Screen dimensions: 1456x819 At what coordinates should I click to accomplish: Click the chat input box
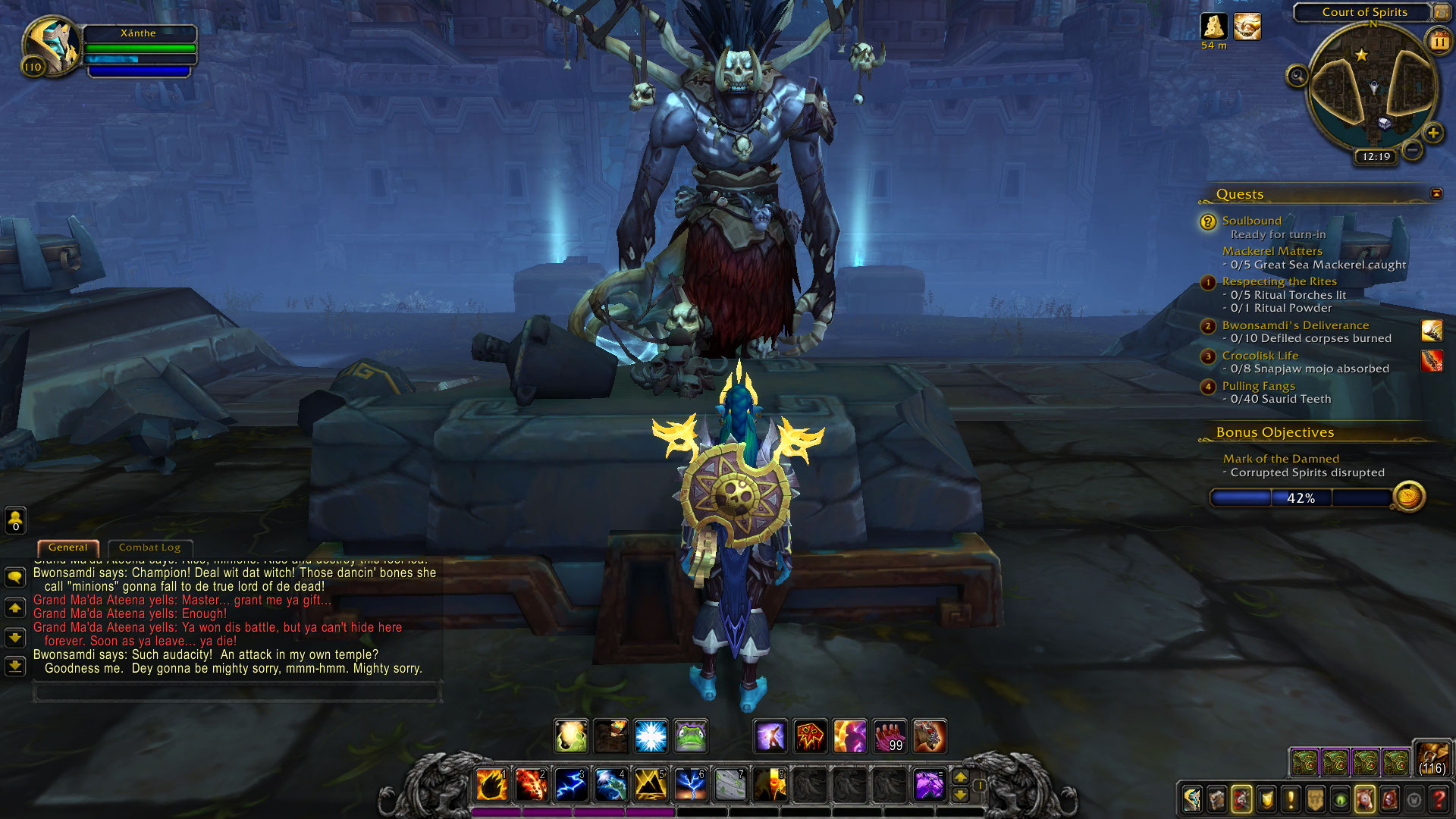coord(237,692)
